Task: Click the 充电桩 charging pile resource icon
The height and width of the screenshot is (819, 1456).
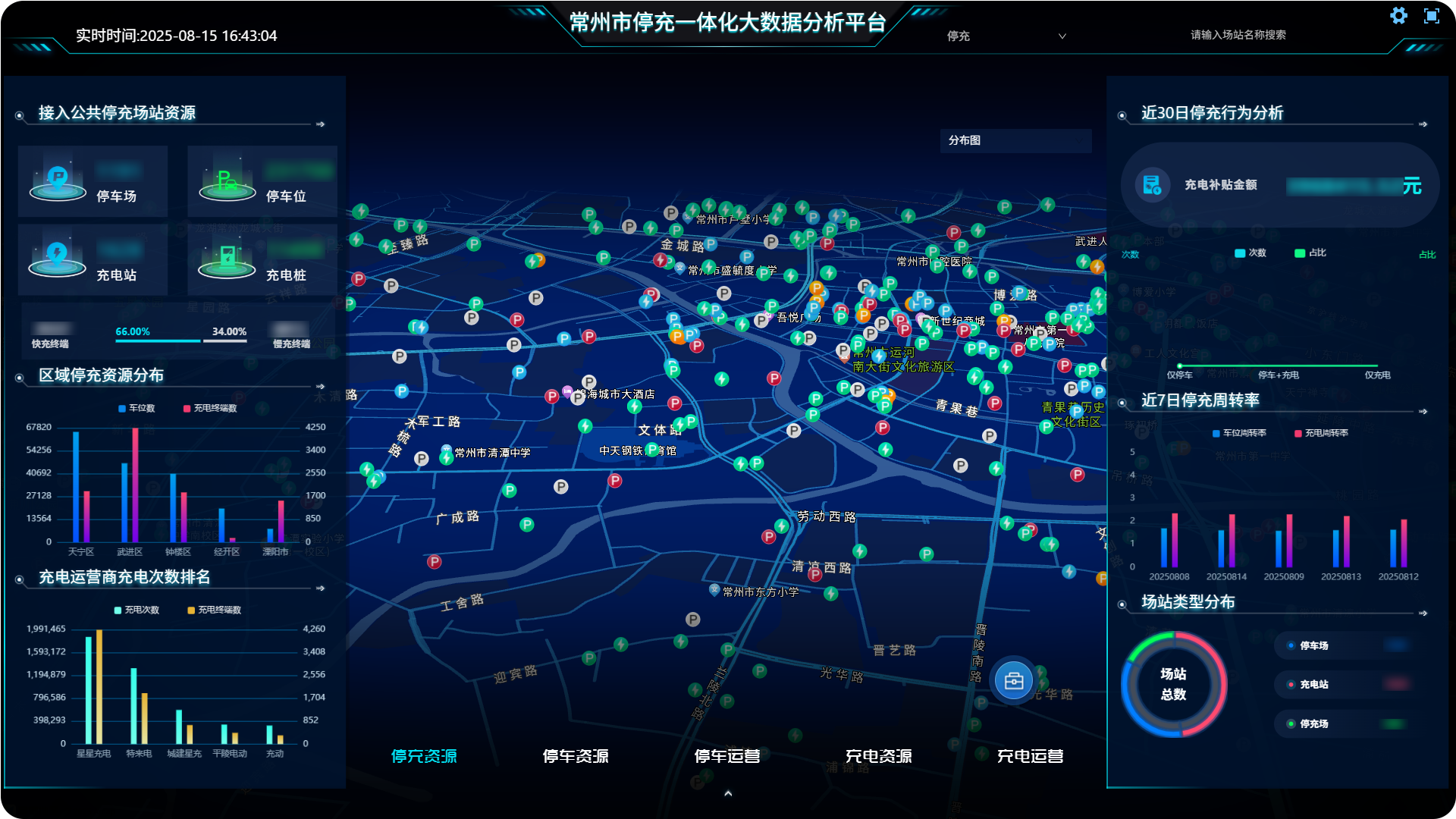Action: point(227,256)
